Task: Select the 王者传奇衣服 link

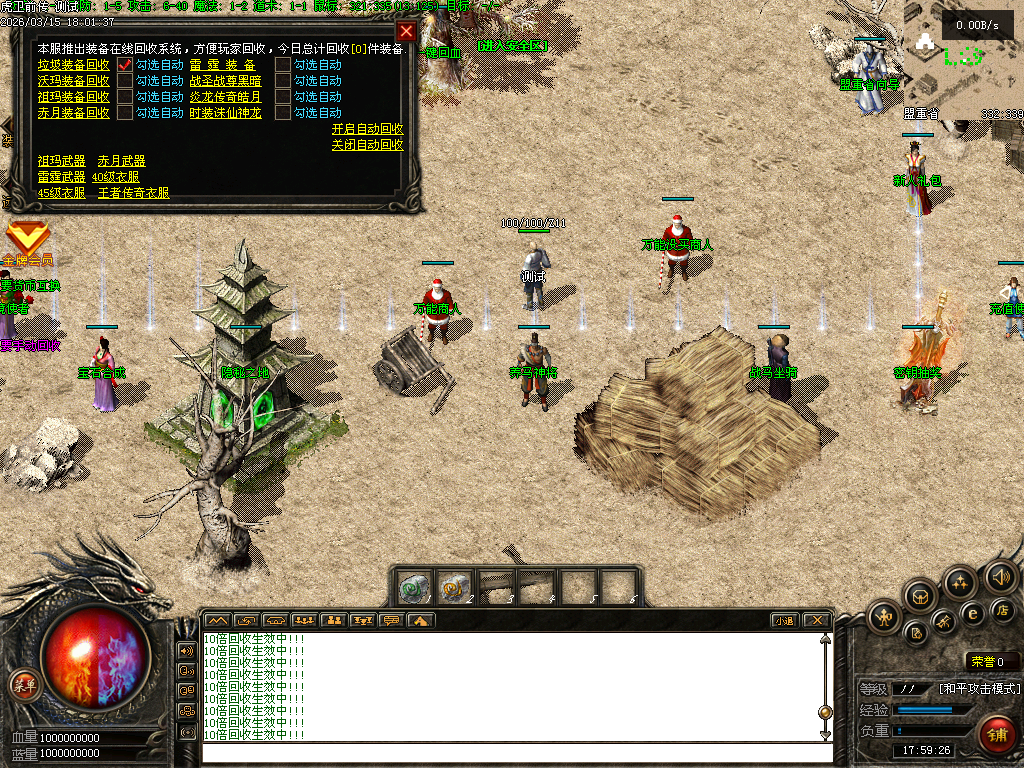Action: coord(133,193)
